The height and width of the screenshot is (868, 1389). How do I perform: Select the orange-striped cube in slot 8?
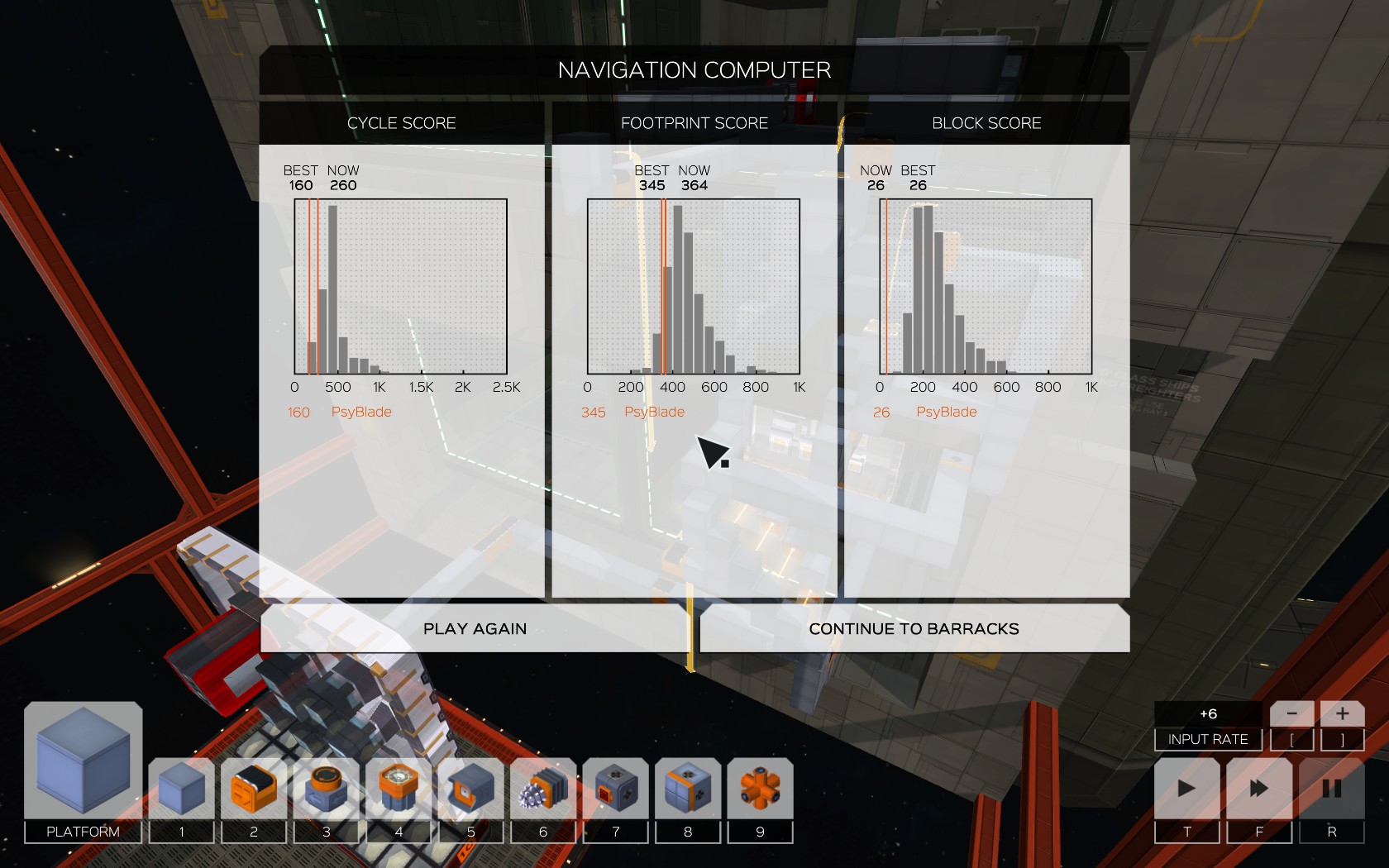point(688,789)
